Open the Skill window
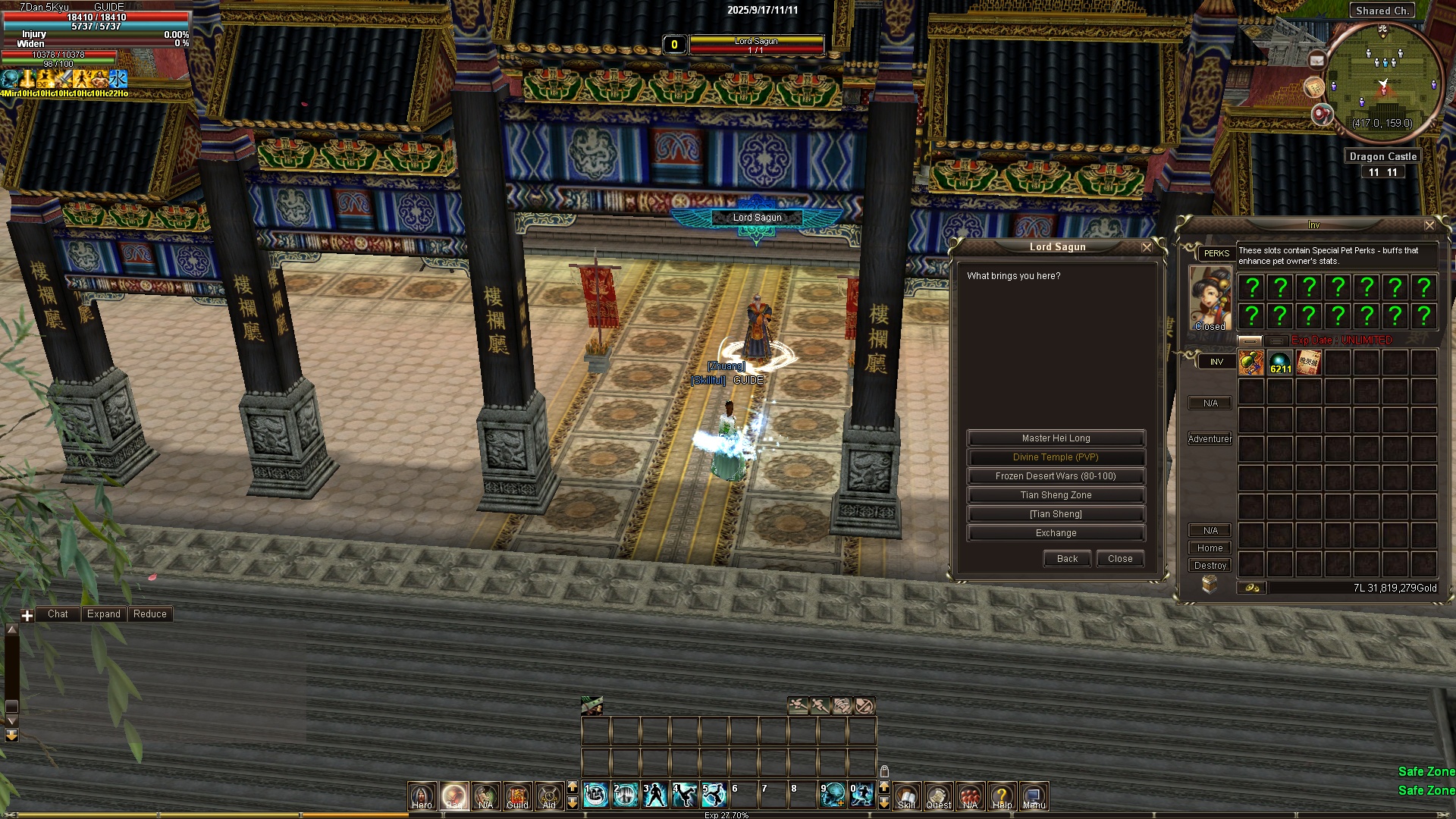 pyautogui.click(x=906, y=795)
